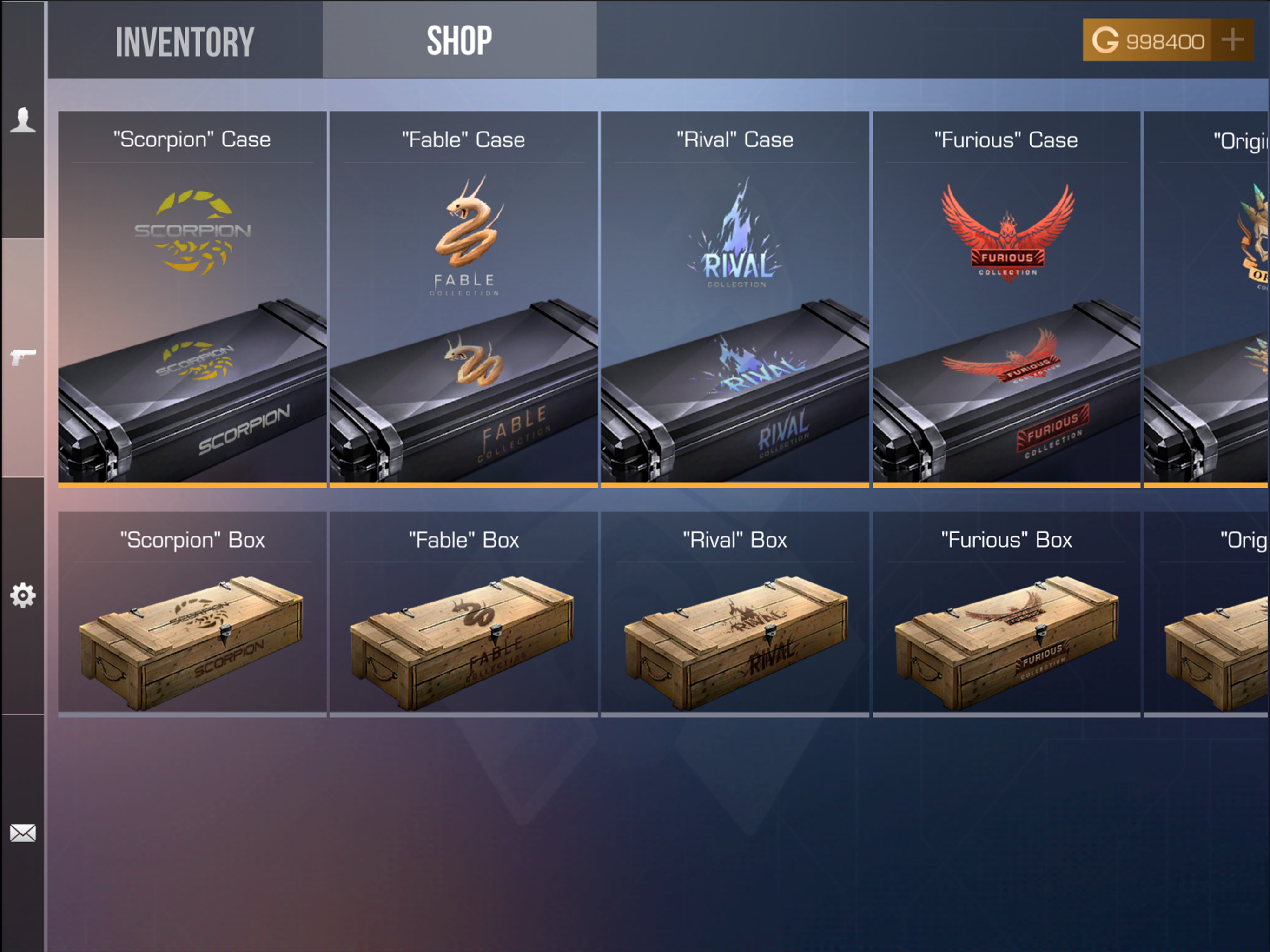
Task: Open the "Scorpion" Box
Action: [192, 615]
